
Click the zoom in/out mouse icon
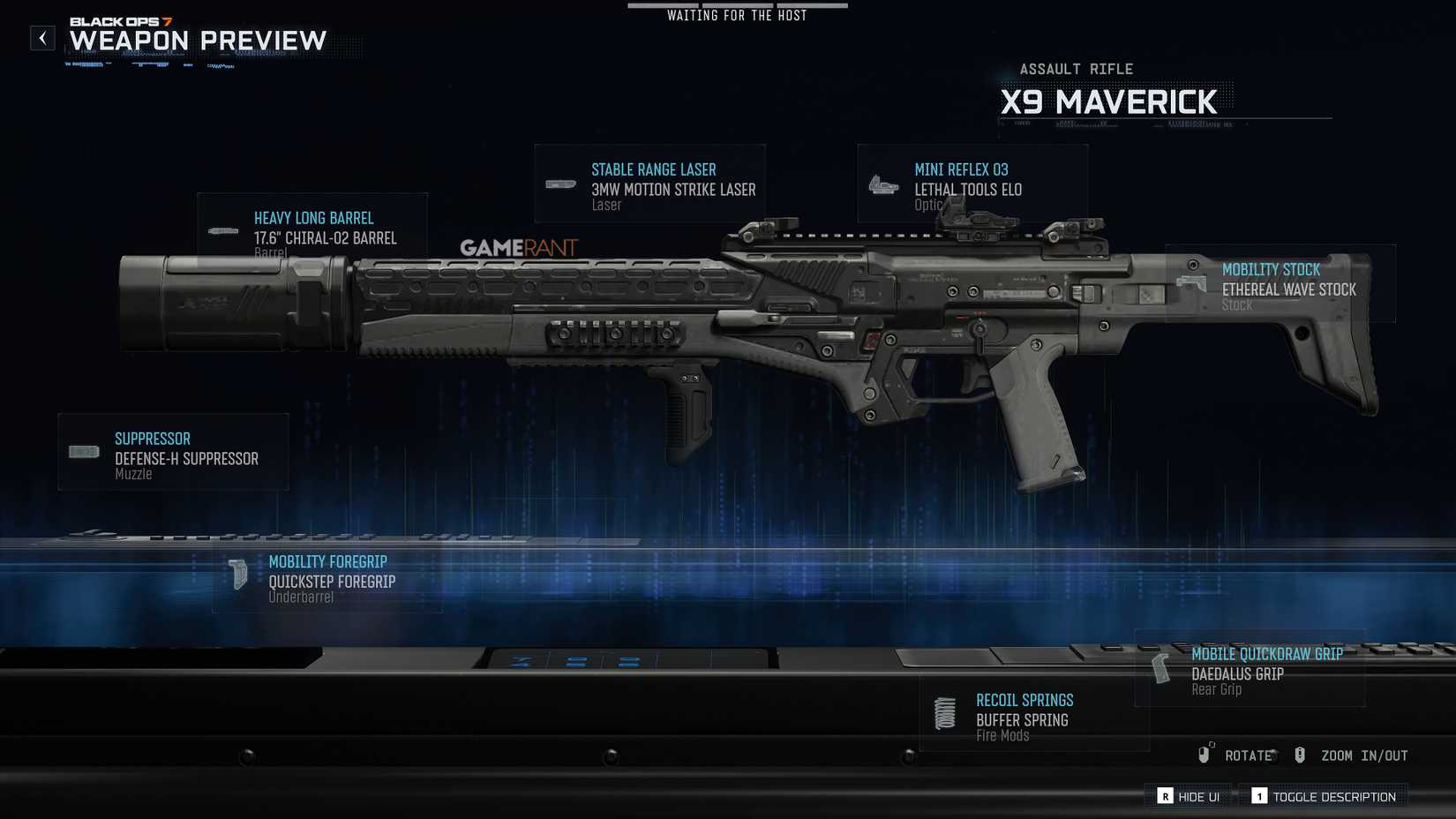(x=1299, y=755)
